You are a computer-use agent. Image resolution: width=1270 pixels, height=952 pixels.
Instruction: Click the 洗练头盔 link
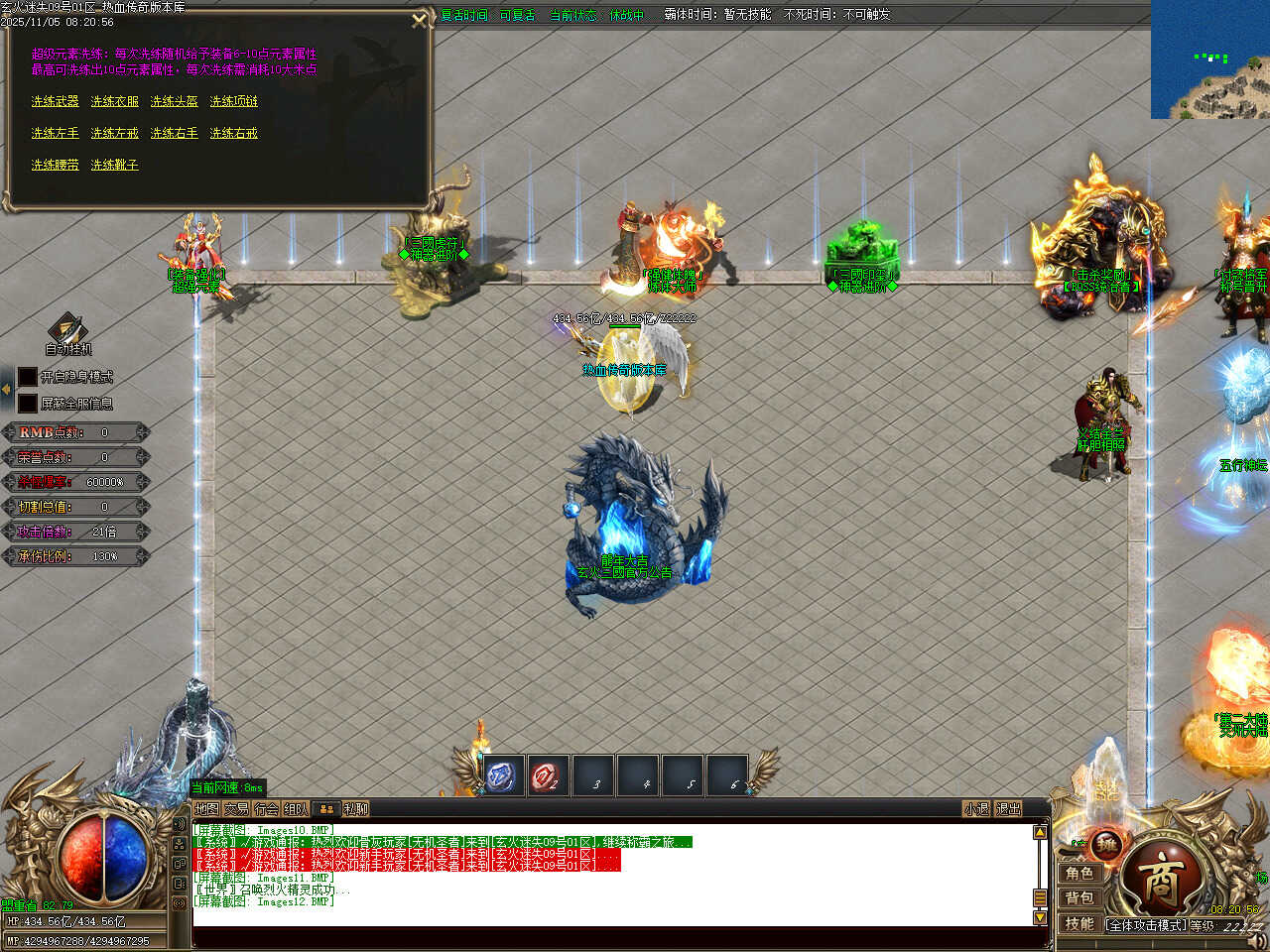coord(174,102)
